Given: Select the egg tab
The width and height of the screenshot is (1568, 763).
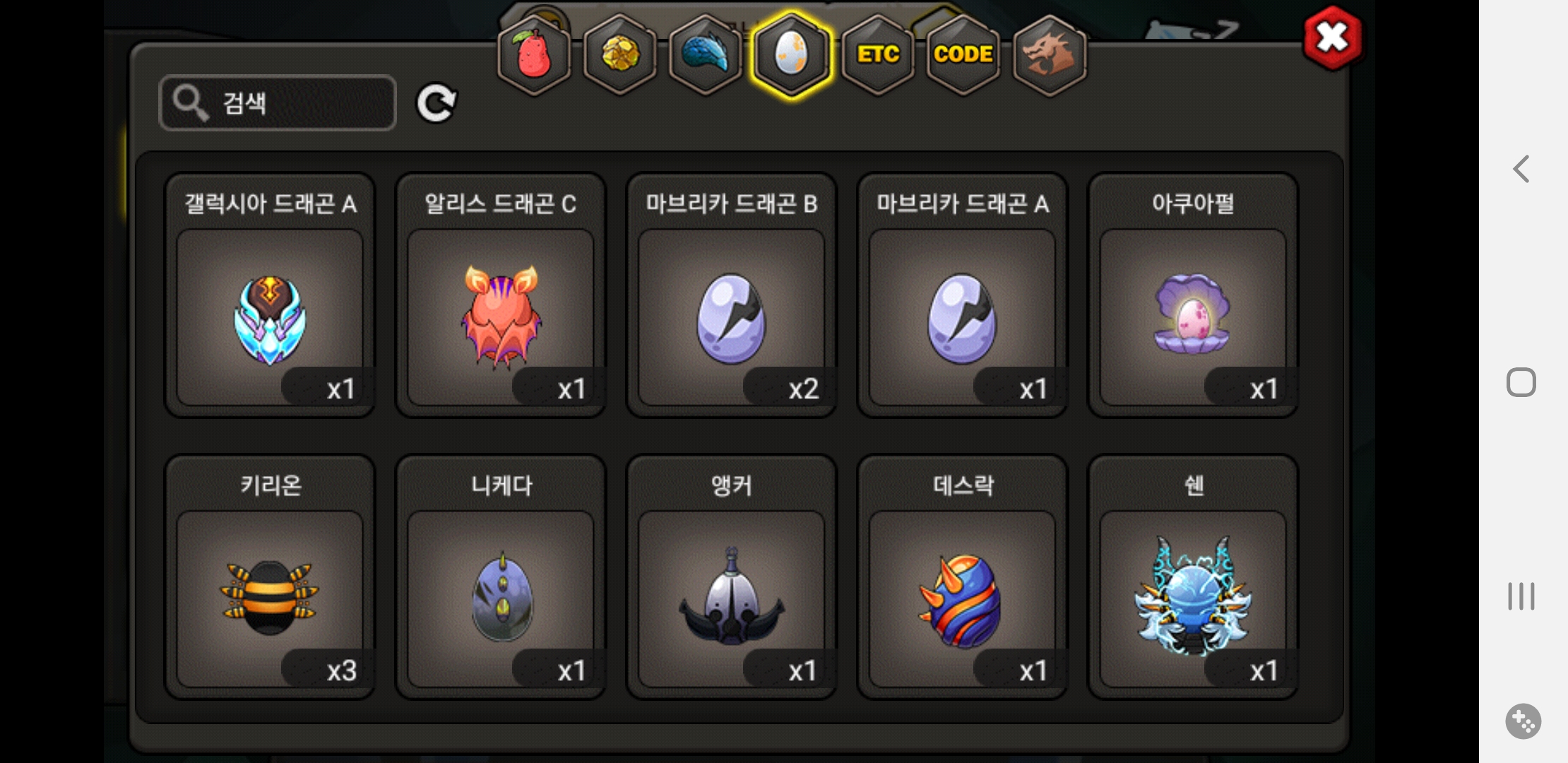Looking at the screenshot, I should coord(792,54).
